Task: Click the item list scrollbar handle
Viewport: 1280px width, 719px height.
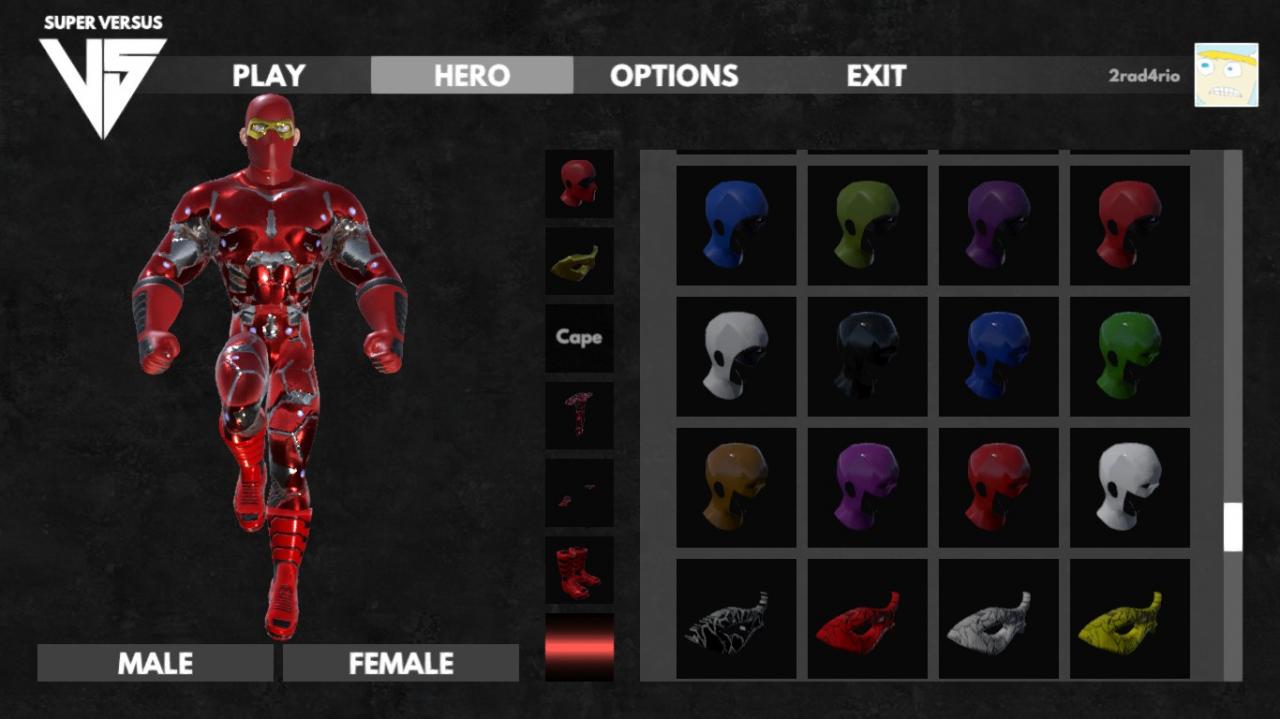Action: click(x=1233, y=527)
